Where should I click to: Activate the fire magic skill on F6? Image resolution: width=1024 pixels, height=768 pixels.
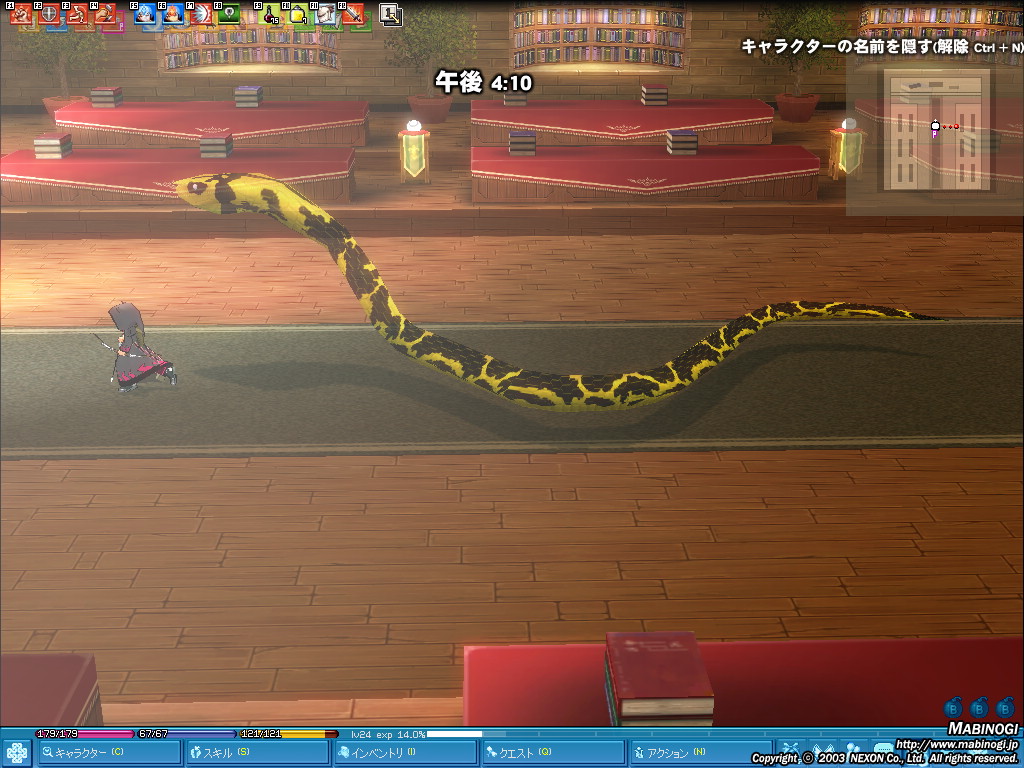(174, 15)
